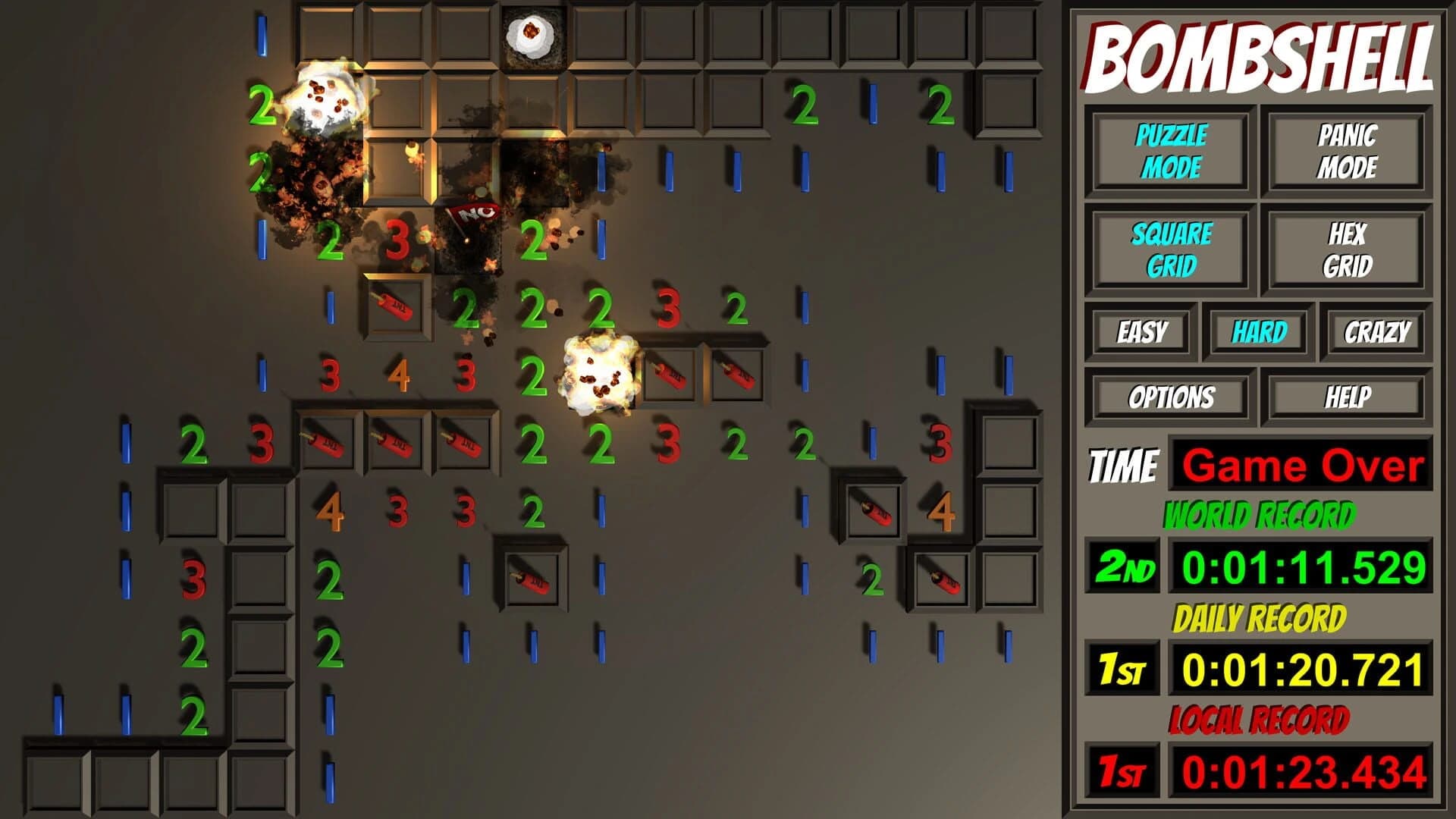Choose the Hard difficulty tab
Image resolution: width=1456 pixels, height=819 pixels.
tap(1260, 331)
